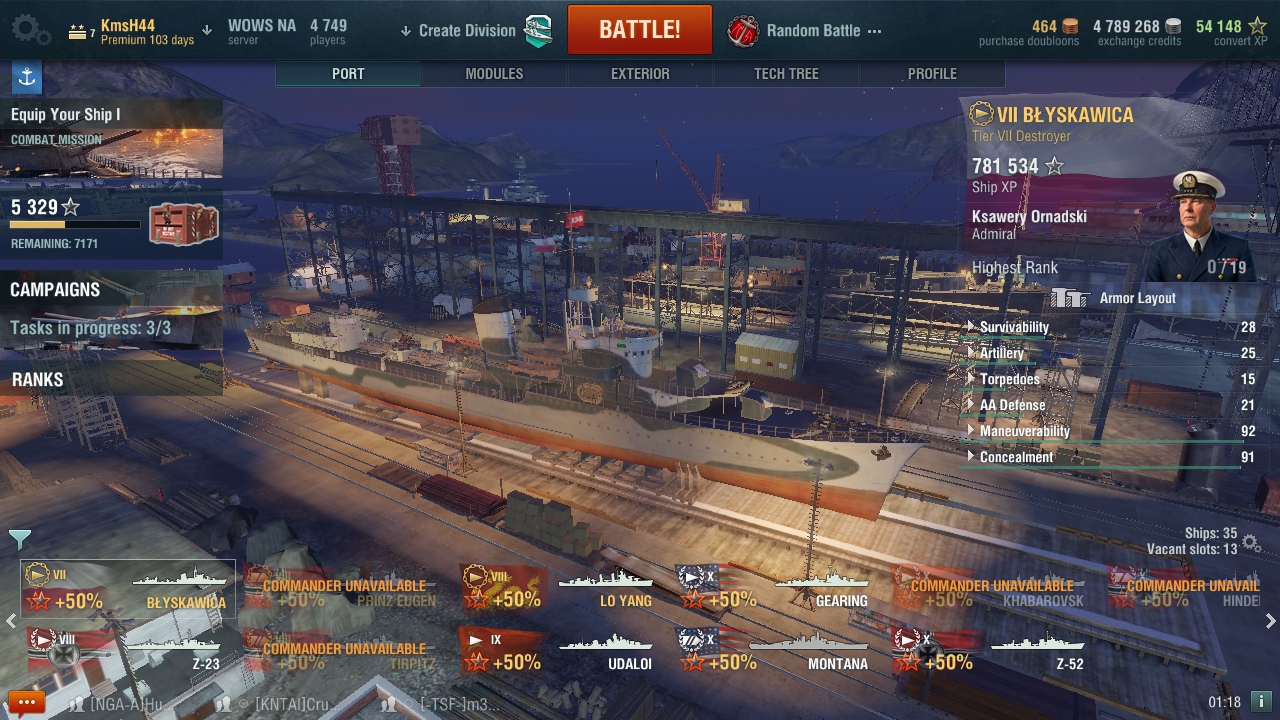Image resolution: width=1280 pixels, height=720 pixels.
Task: Open the orange chat button
Action: coord(26,702)
